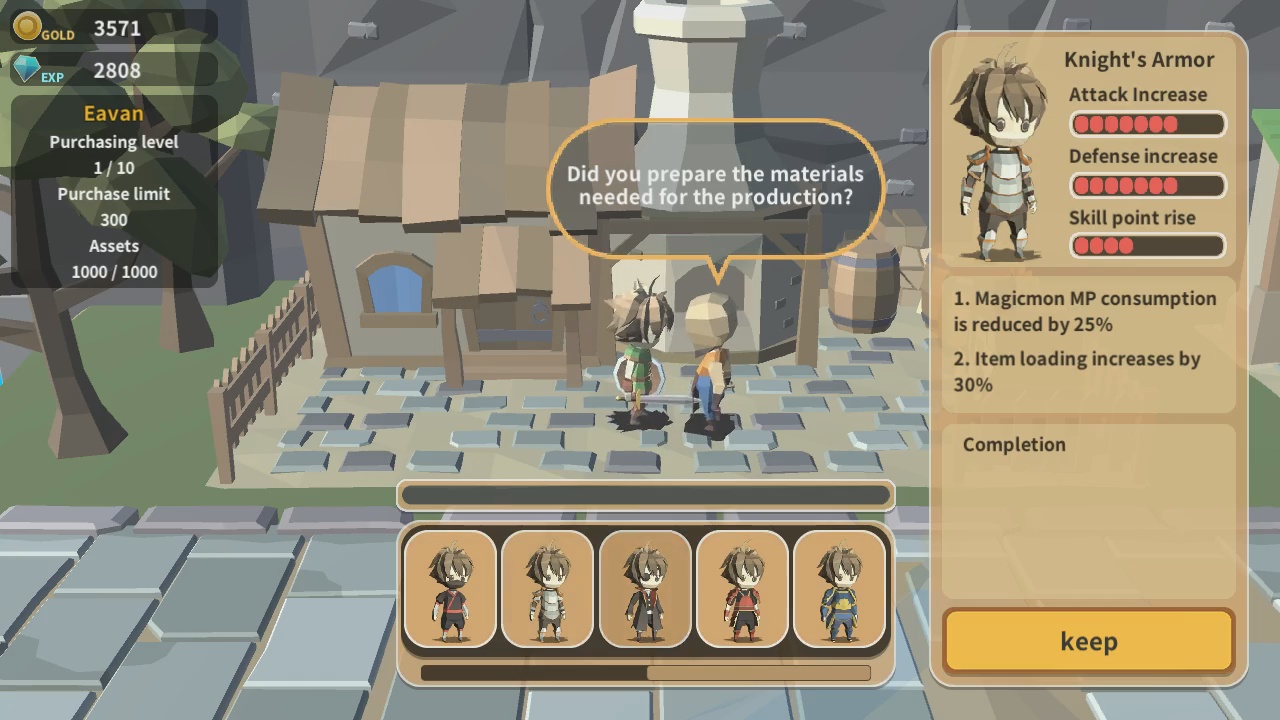Click the armor list horizontal scrollbar
The height and width of the screenshot is (720, 1280).
pyautogui.click(x=645, y=673)
